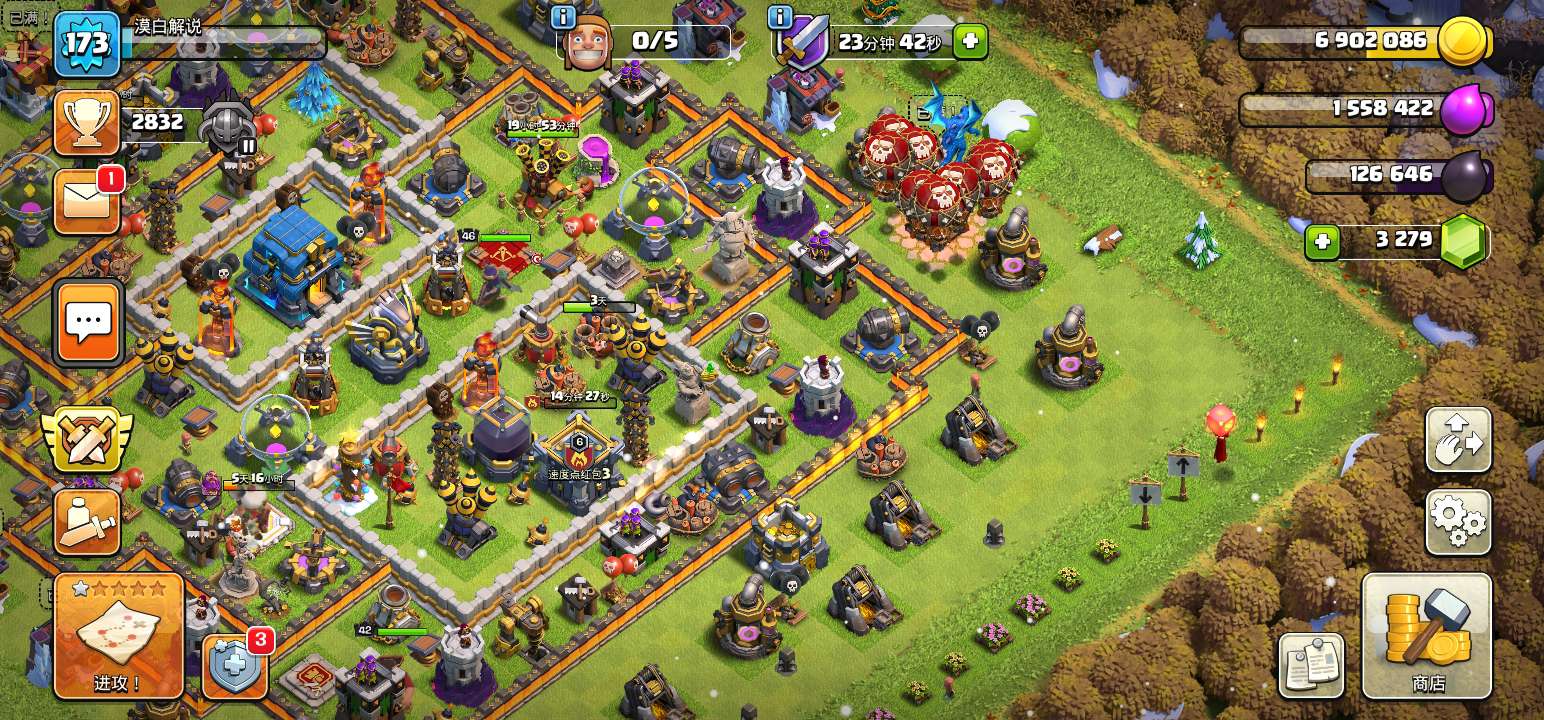Viewport: 1544px width, 720px height.
Task: Open the mail inbox envelope
Action: click(x=87, y=203)
